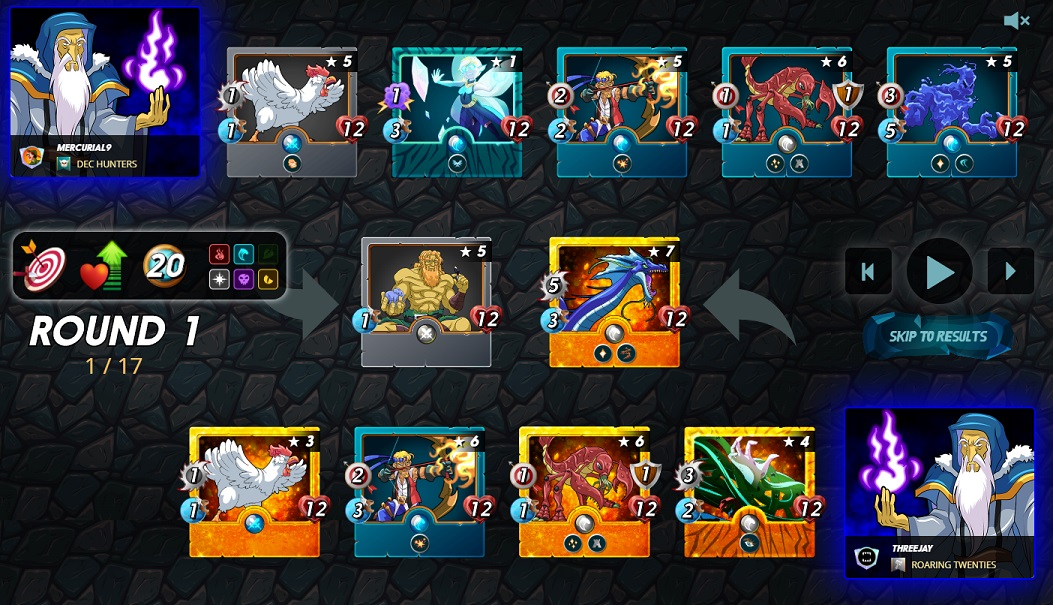Select the top-row red crustacean card
Image resolution: width=1053 pixels, height=605 pixels.
(x=787, y=112)
